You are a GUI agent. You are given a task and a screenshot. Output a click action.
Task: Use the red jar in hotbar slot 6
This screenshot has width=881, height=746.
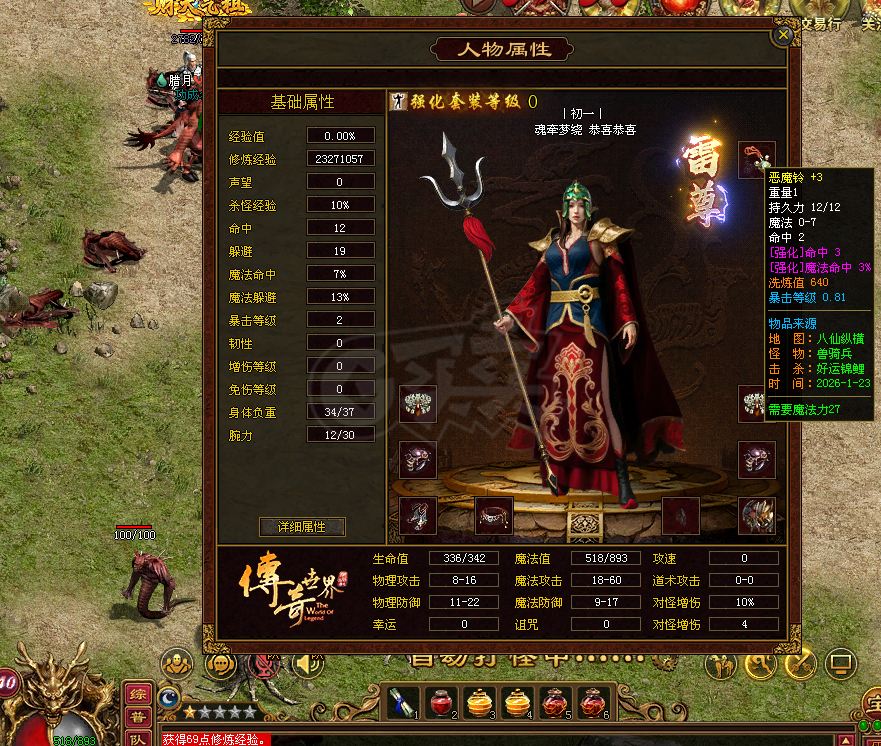click(x=595, y=703)
